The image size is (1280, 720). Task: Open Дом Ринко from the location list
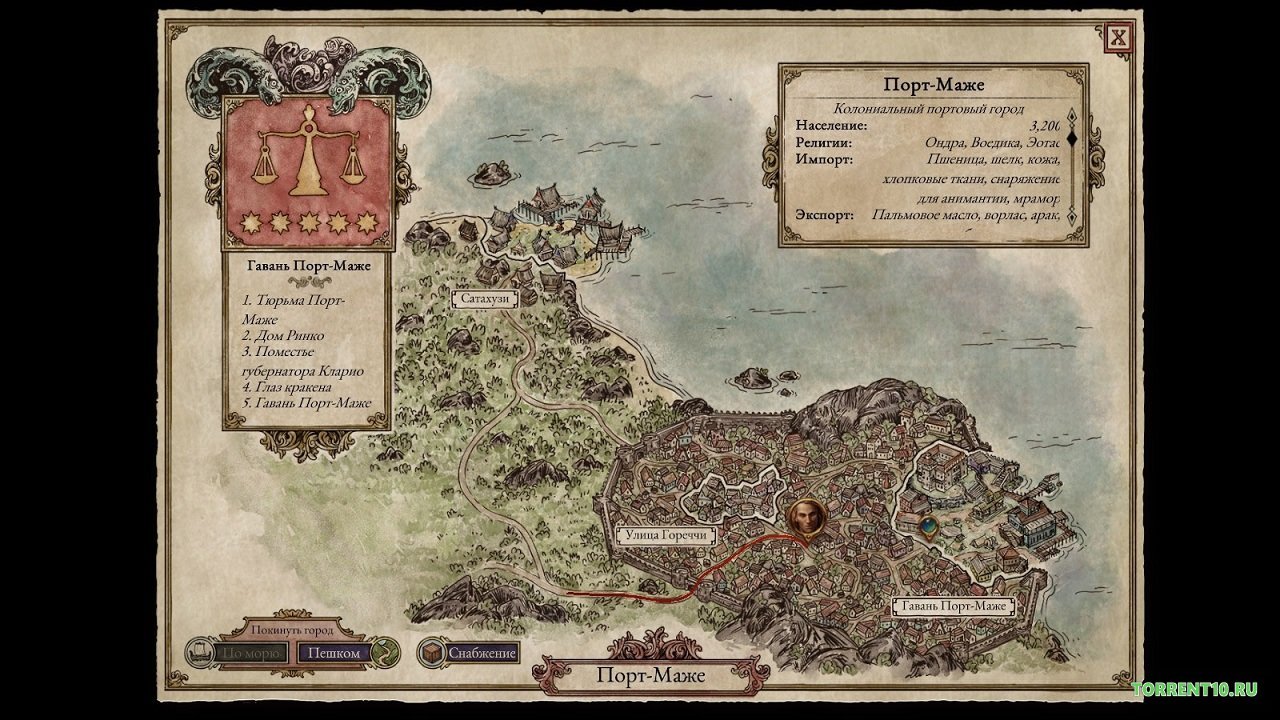point(285,335)
